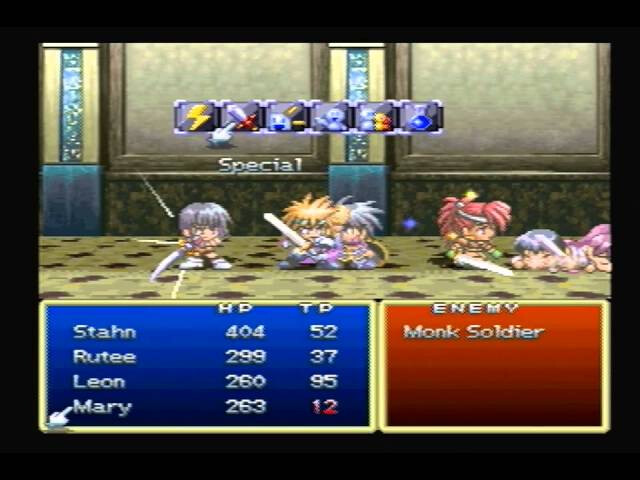This screenshot has height=480, width=640.
Task: Choose the crossed swords command icon
Action: point(240,117)
